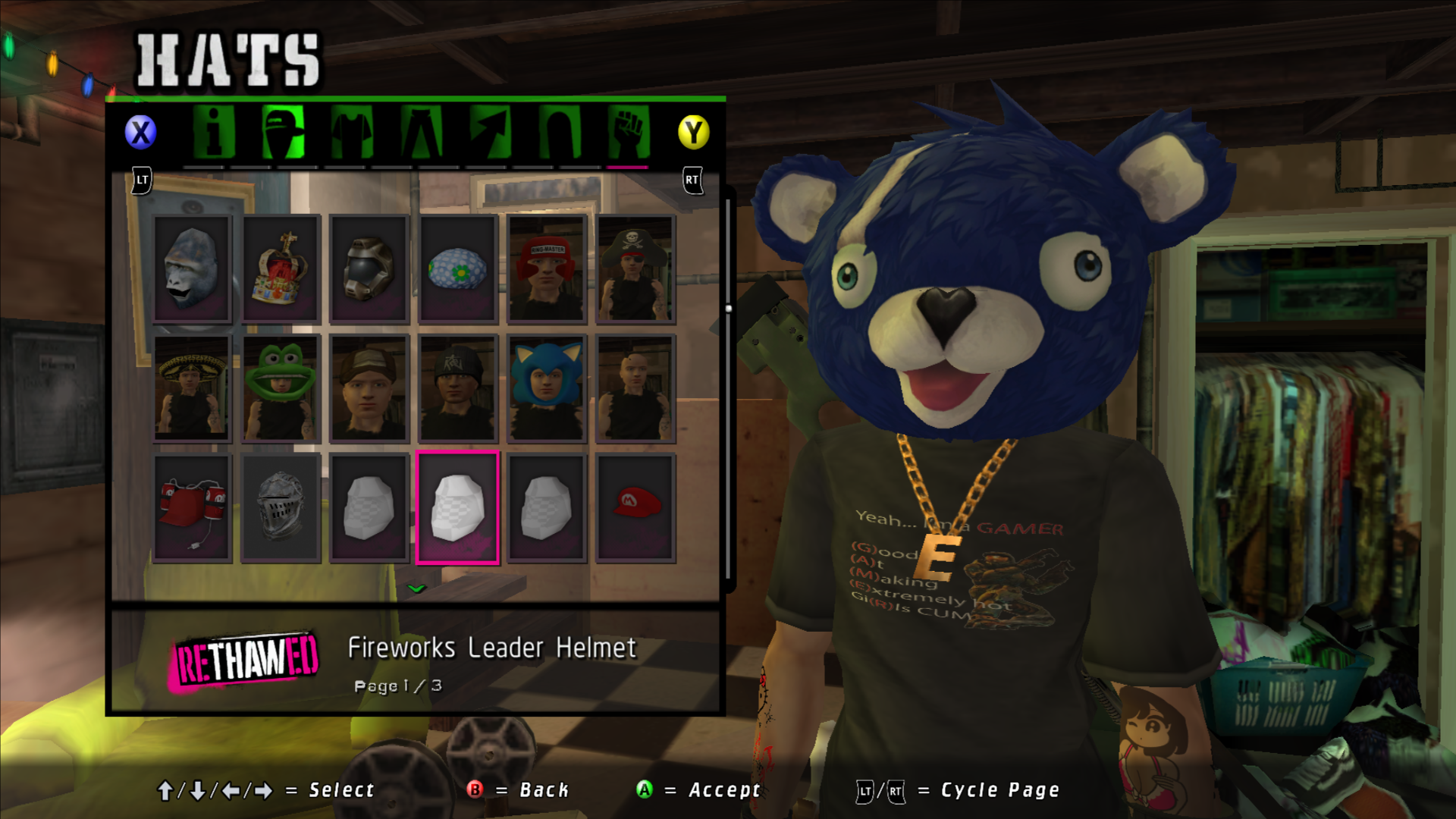Switch to the pants category tab
This screenshot has width=1456, height=819.
click(x=421, y=132)
